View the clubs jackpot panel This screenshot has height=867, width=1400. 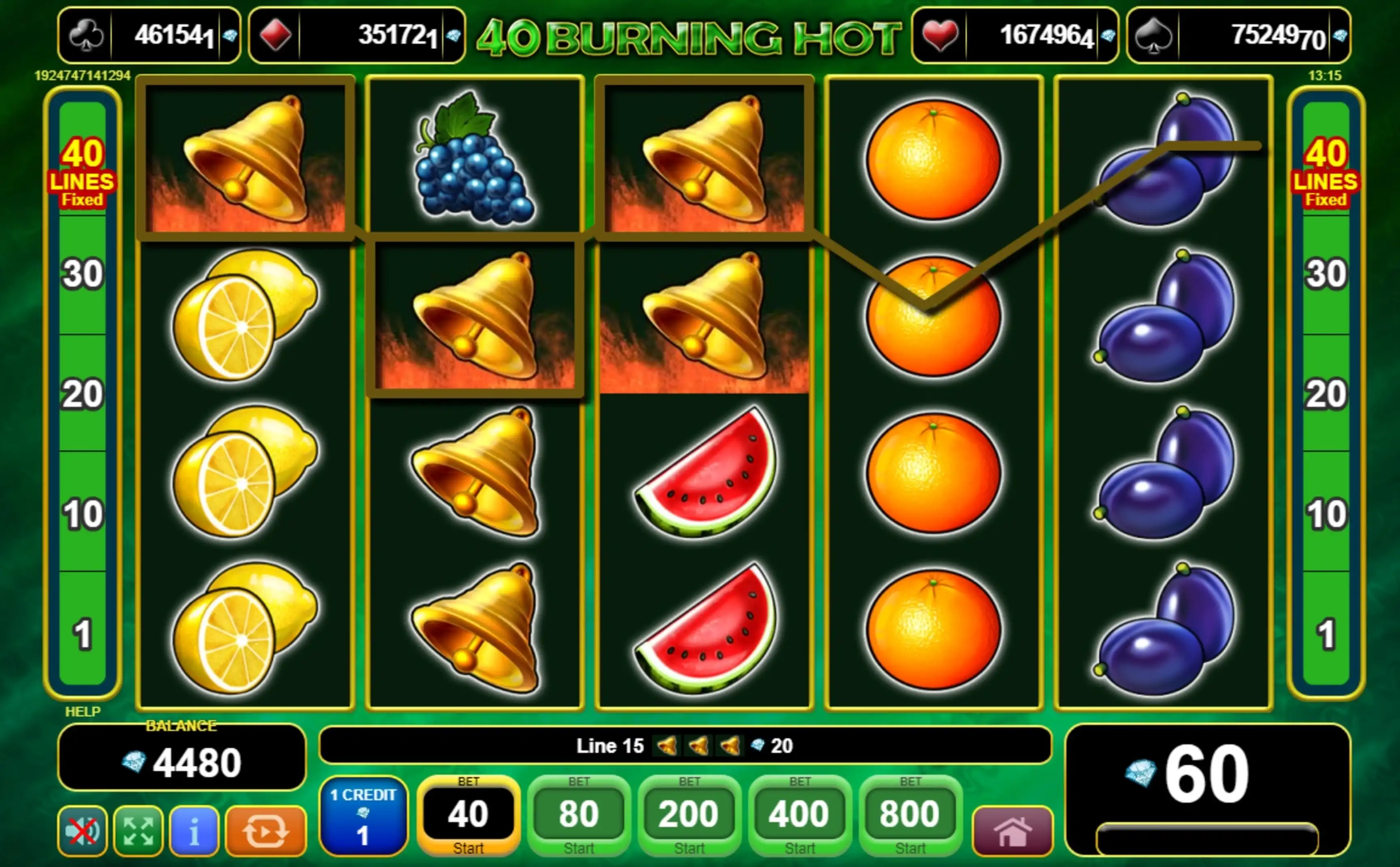pos(149,36)
